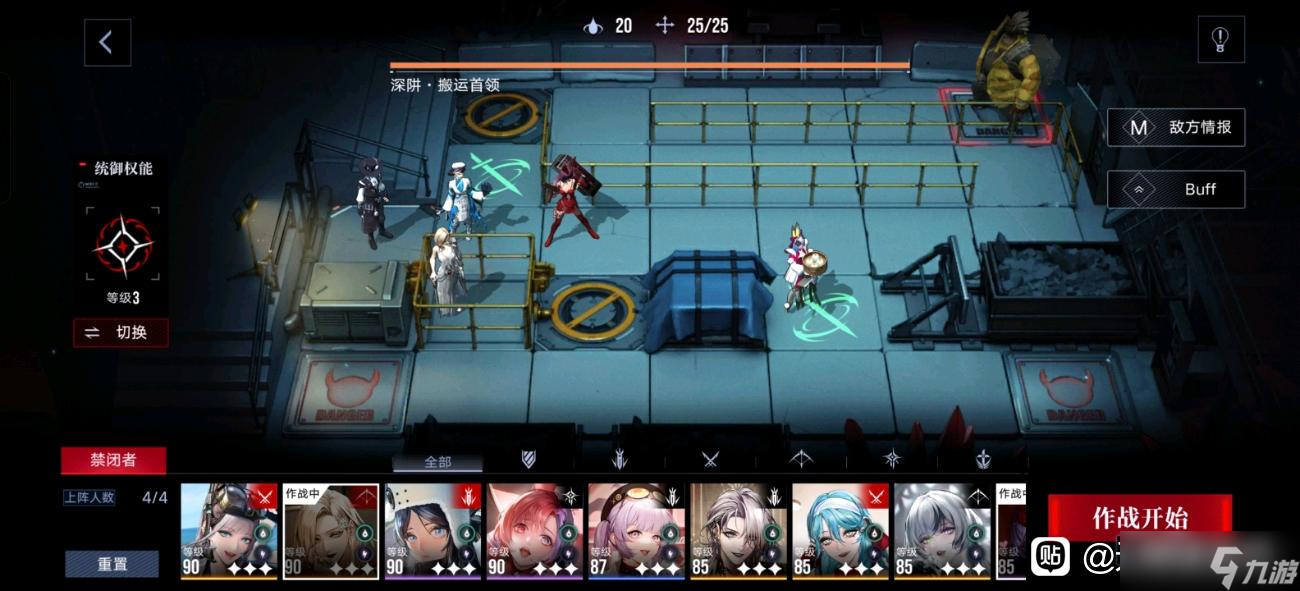
Task: Open the lightbulb hint button
Action: (x=1220, y=40)
